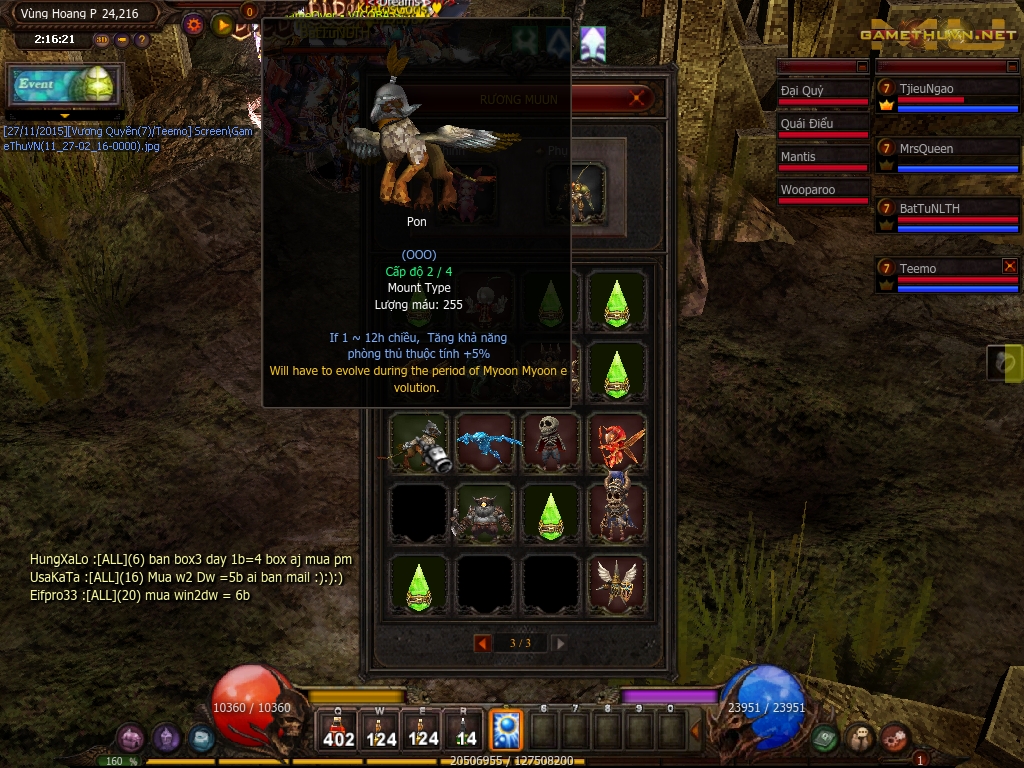Viewport: 1024px width, 768px height.
Task: Close the Rương Muun window
Action: 637,99
